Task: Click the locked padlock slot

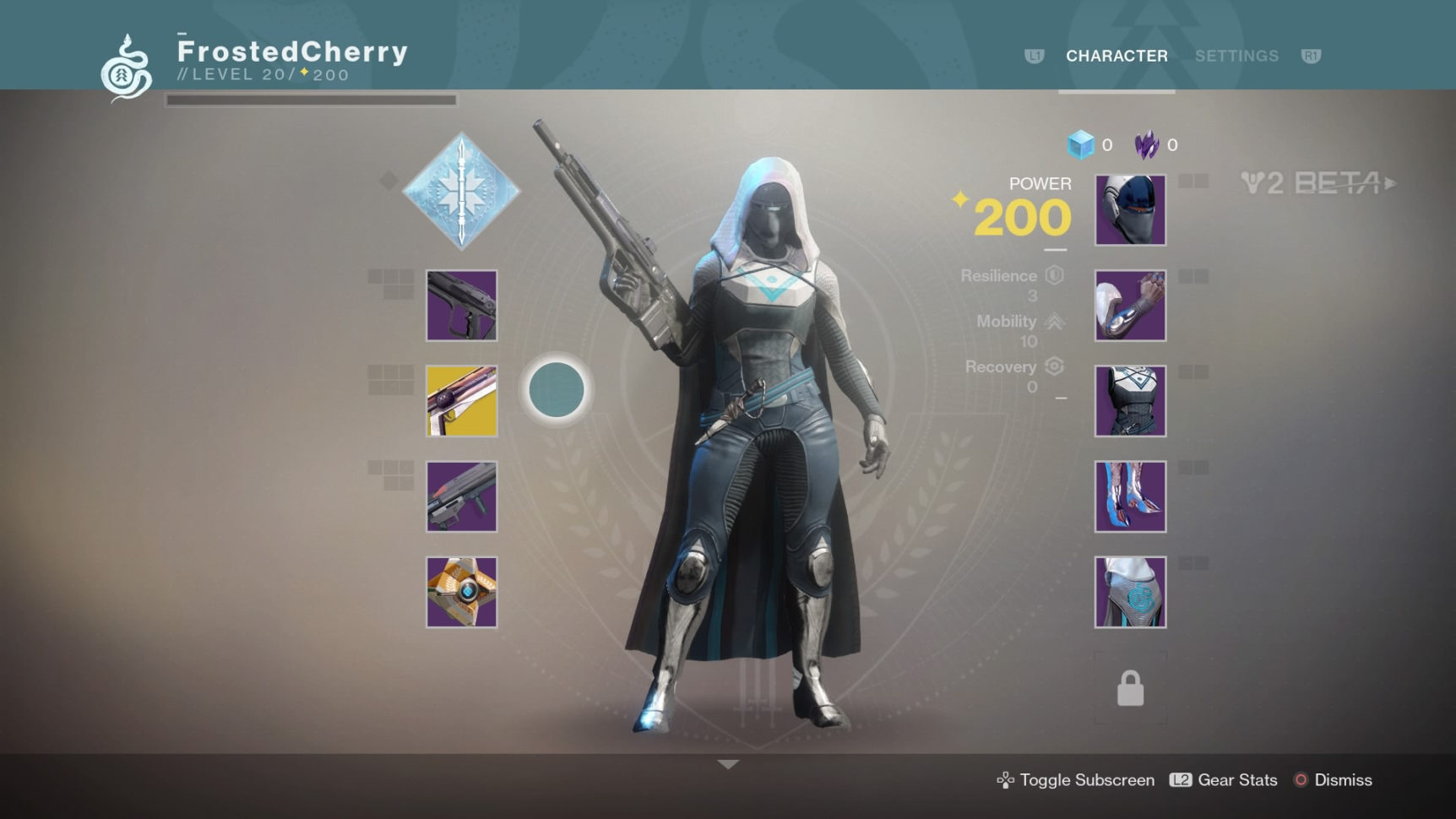Action: (x=1130, y=688)
